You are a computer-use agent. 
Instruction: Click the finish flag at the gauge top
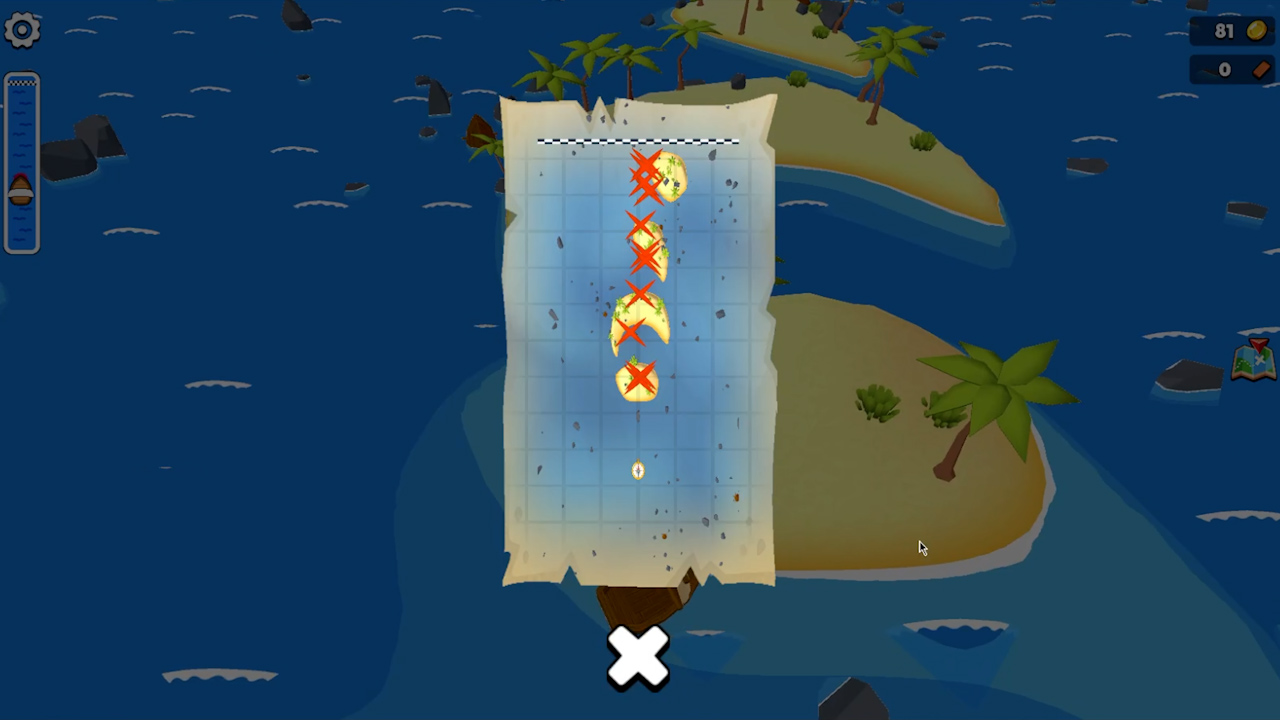click(22, 85)
